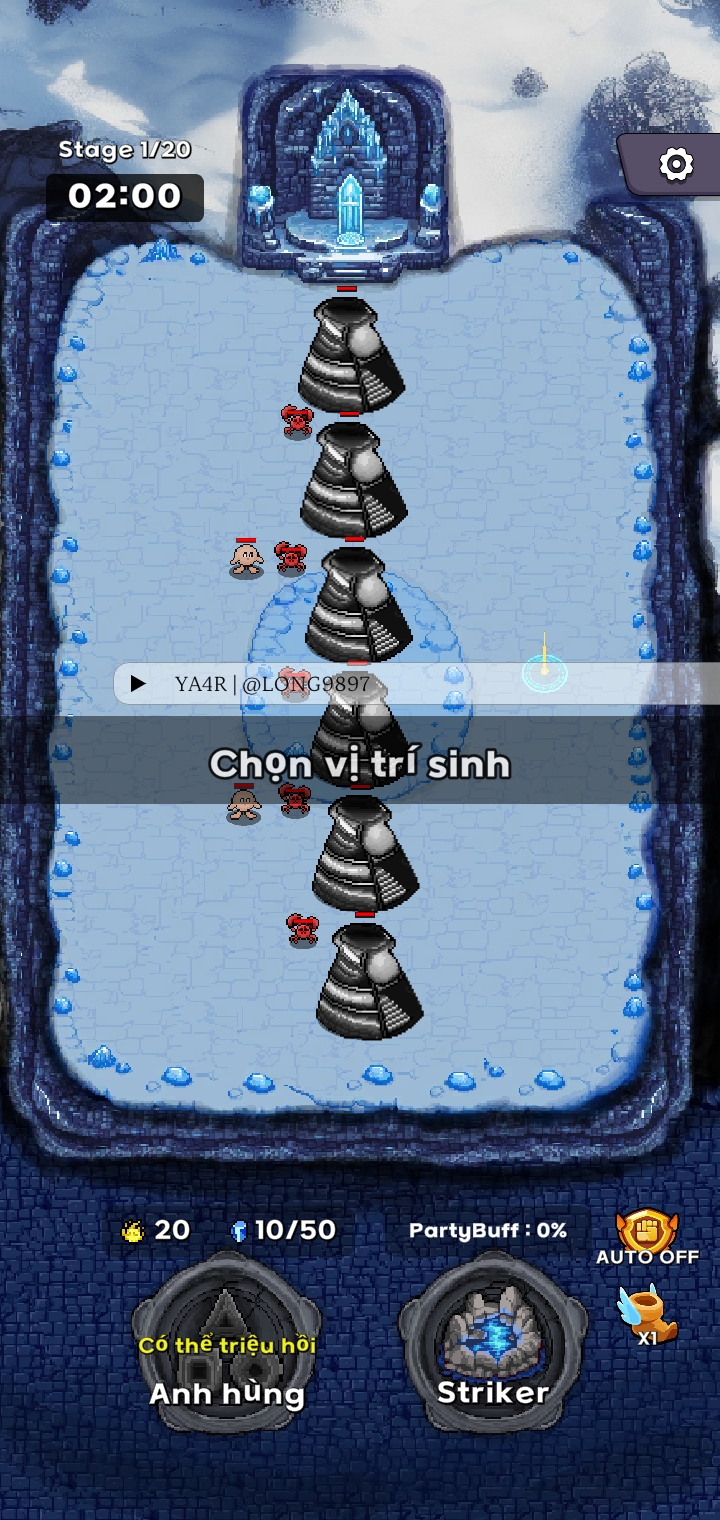Toggle the AUTO OFF mode

click(647, 1237)
